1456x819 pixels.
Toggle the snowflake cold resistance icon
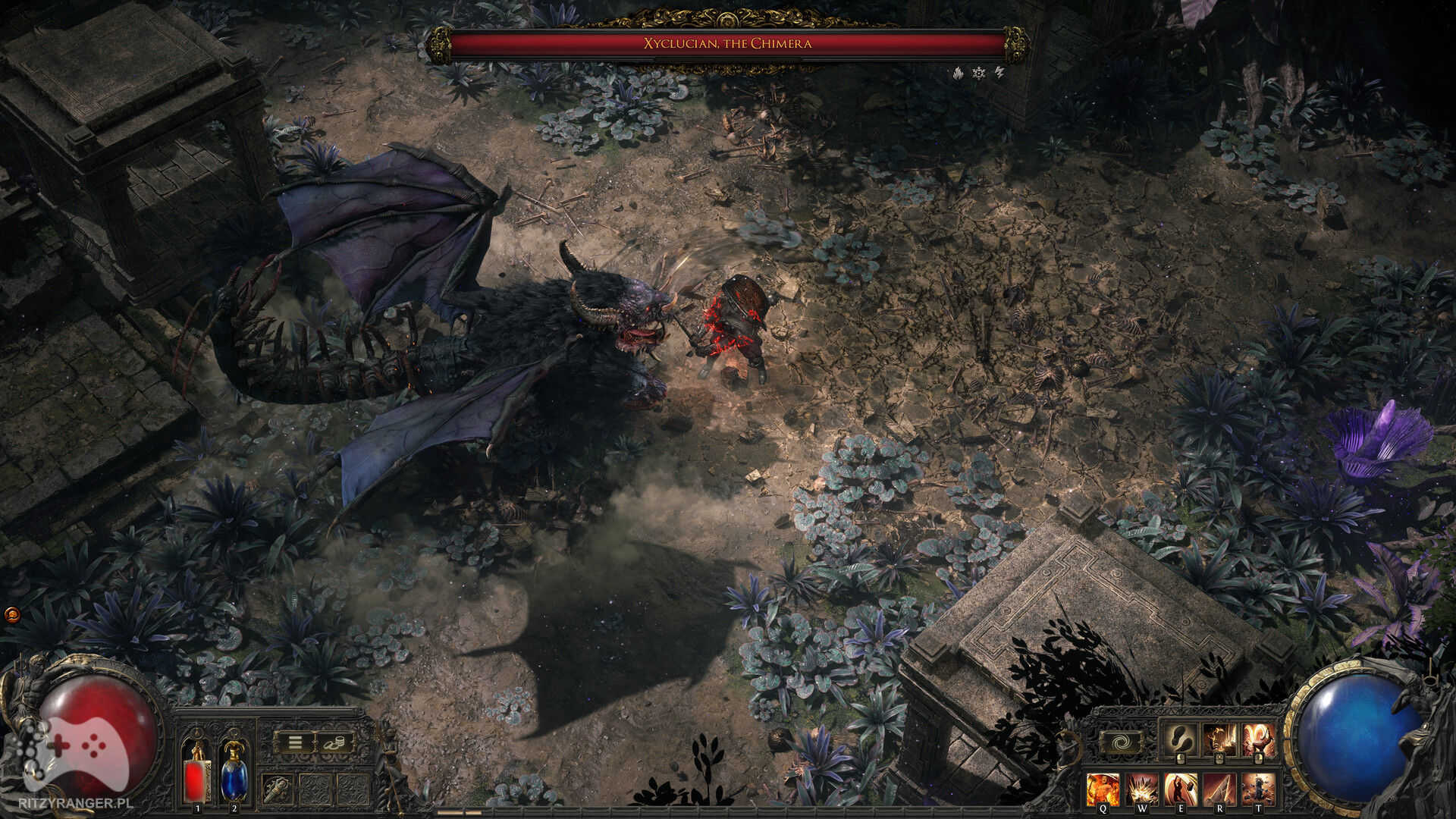pos(978,73)
